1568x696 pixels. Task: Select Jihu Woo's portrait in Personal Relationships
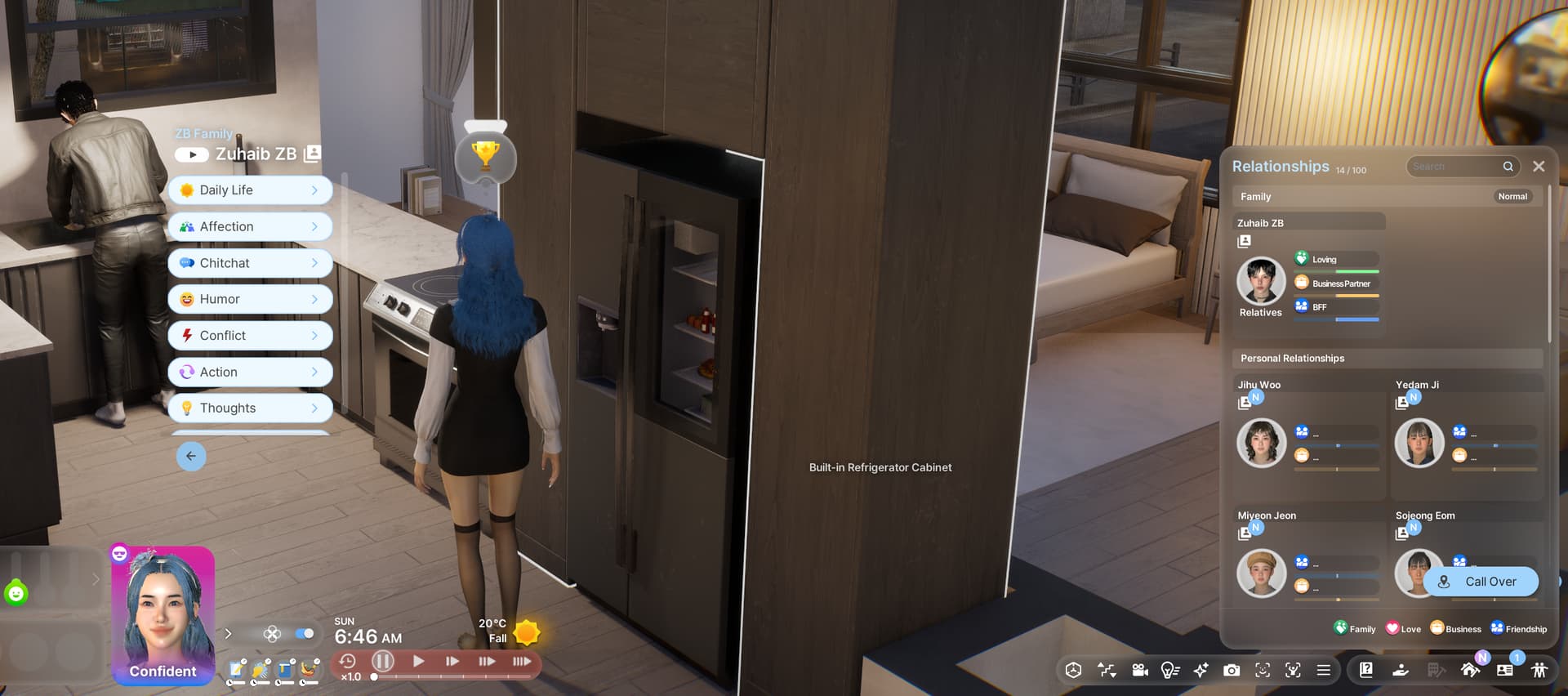1261,443
